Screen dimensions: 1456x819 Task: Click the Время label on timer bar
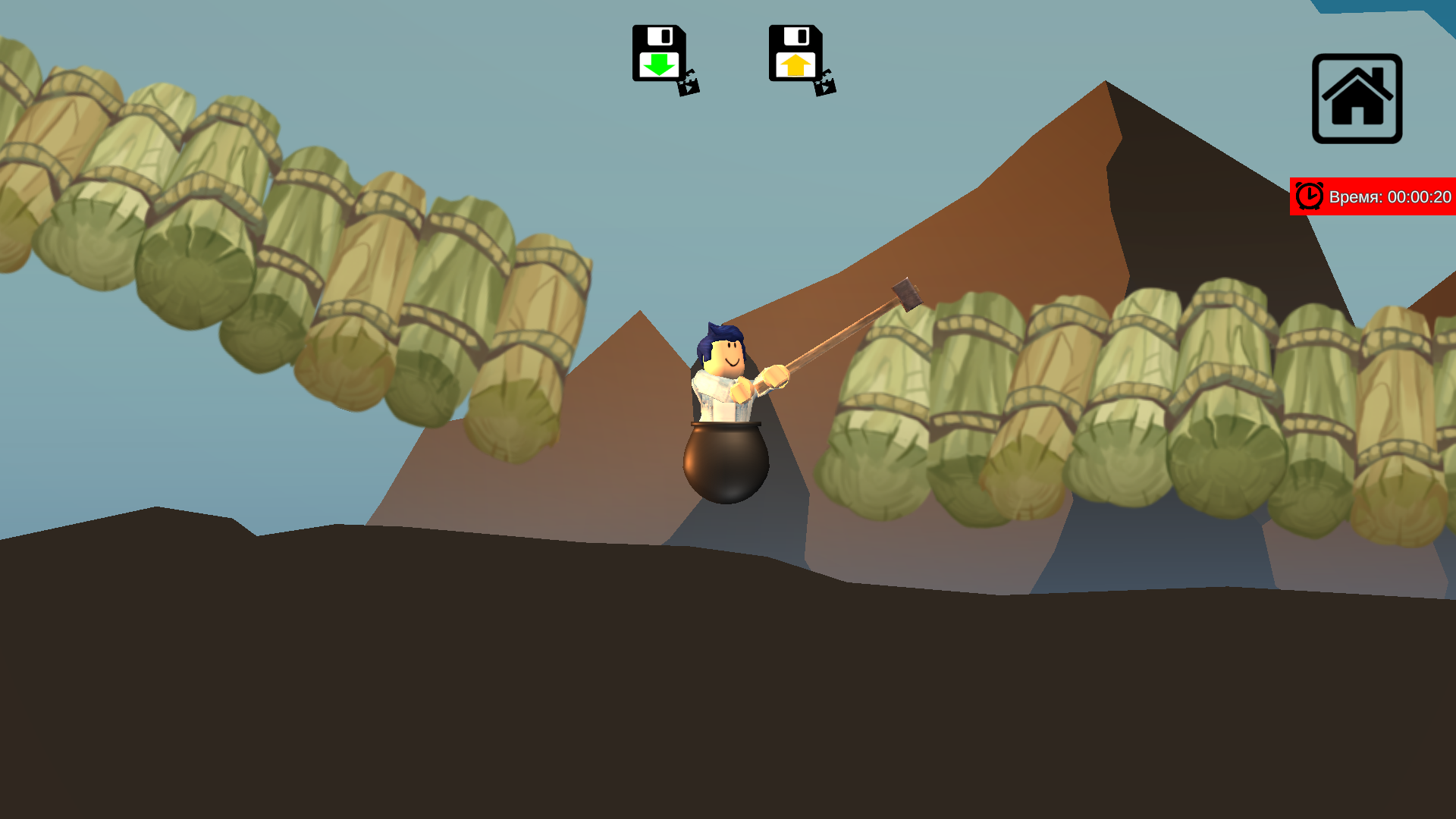pyautogui.click(x=1357, y=196)
